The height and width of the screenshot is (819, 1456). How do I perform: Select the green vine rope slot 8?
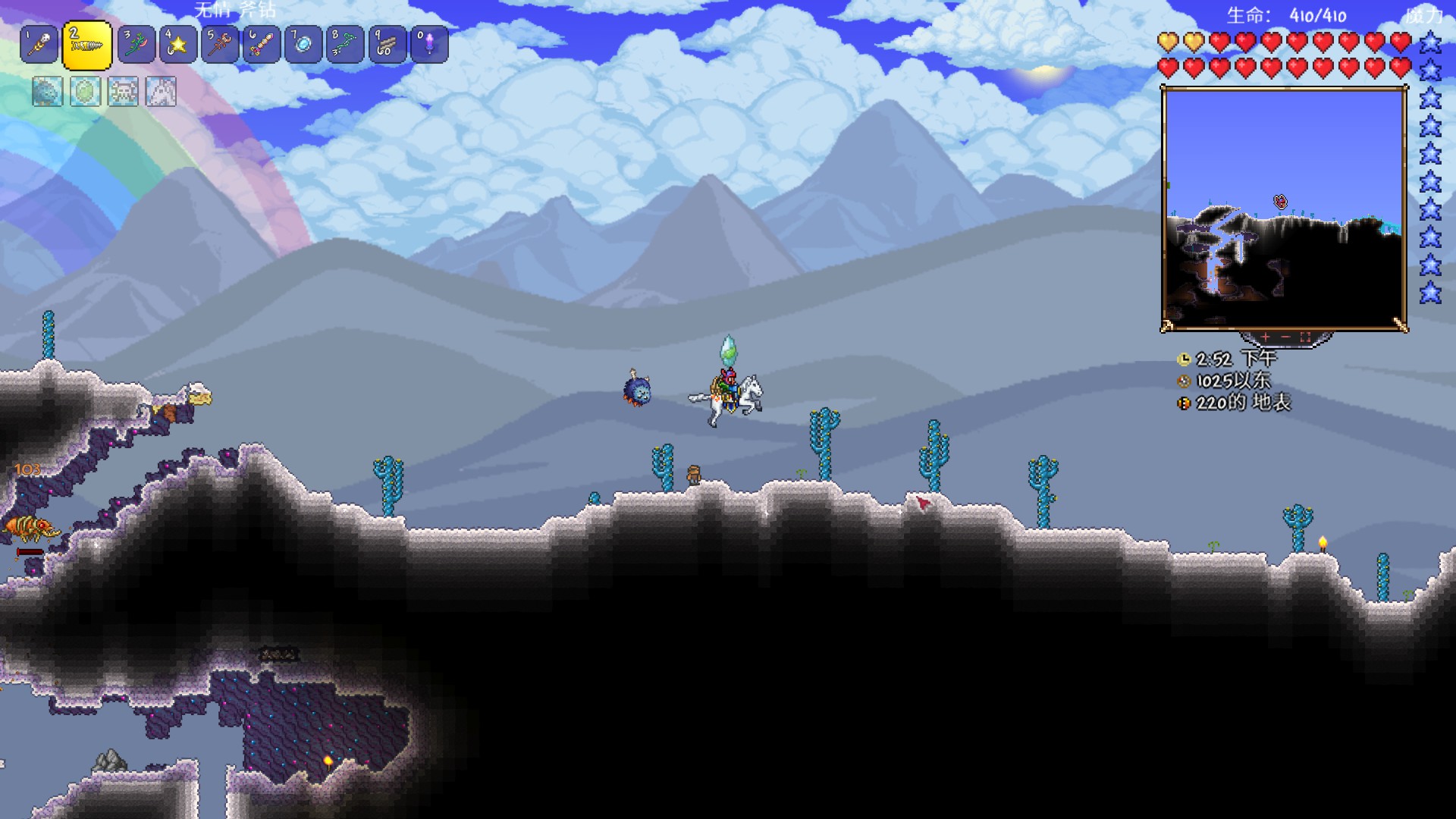tap(345, 45)
